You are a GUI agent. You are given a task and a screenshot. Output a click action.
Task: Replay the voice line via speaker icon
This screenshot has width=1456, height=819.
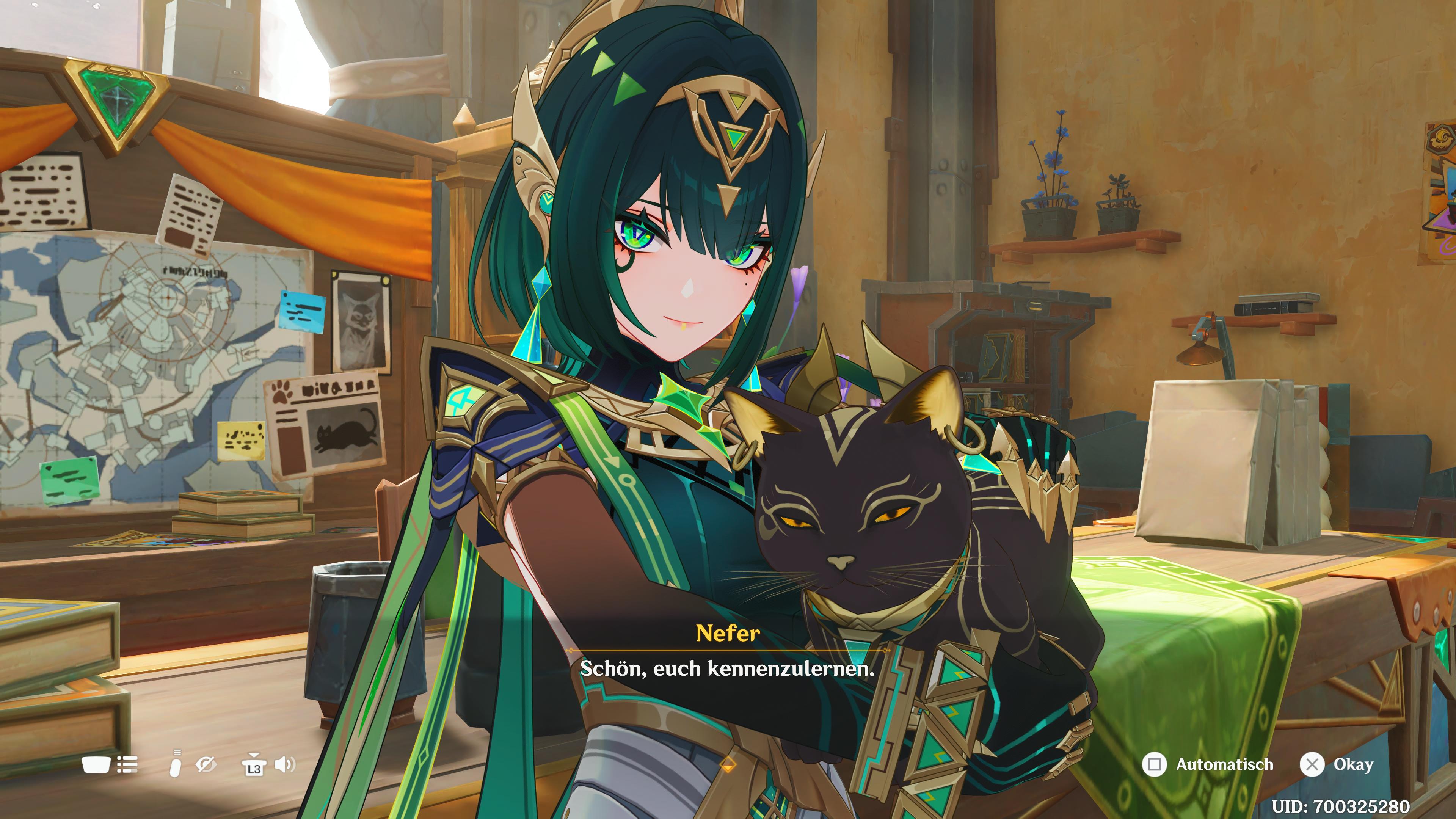point(285,765)
